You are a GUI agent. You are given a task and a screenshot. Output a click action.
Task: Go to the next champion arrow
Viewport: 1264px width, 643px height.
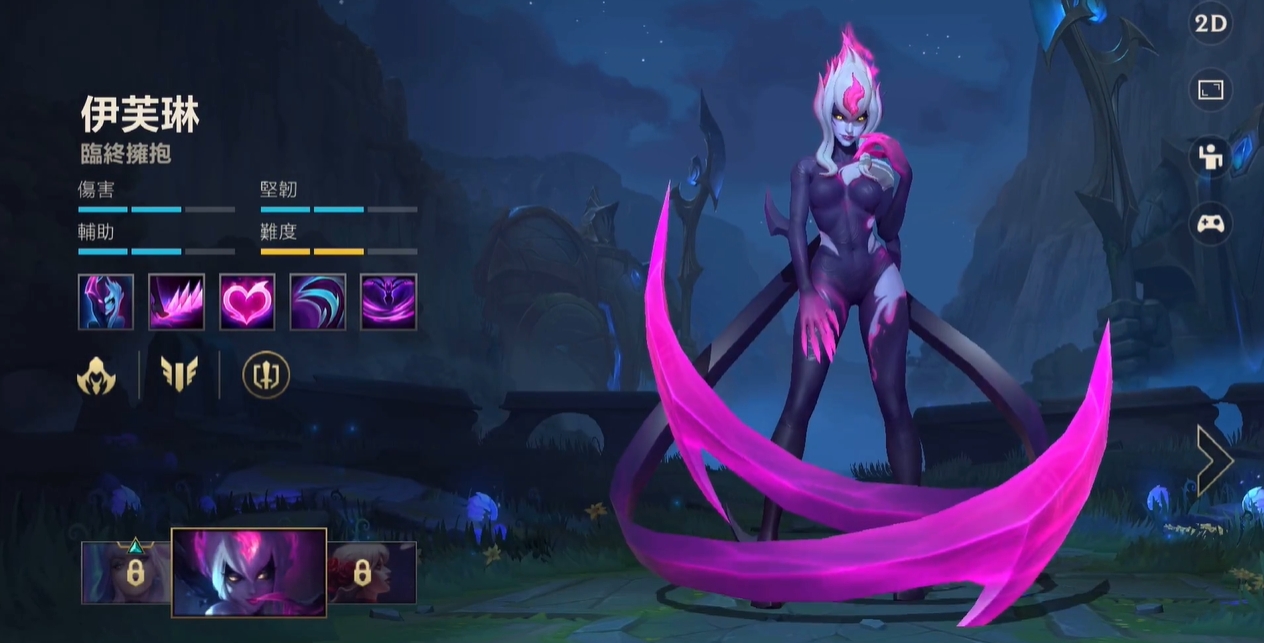coord(1214,460)
